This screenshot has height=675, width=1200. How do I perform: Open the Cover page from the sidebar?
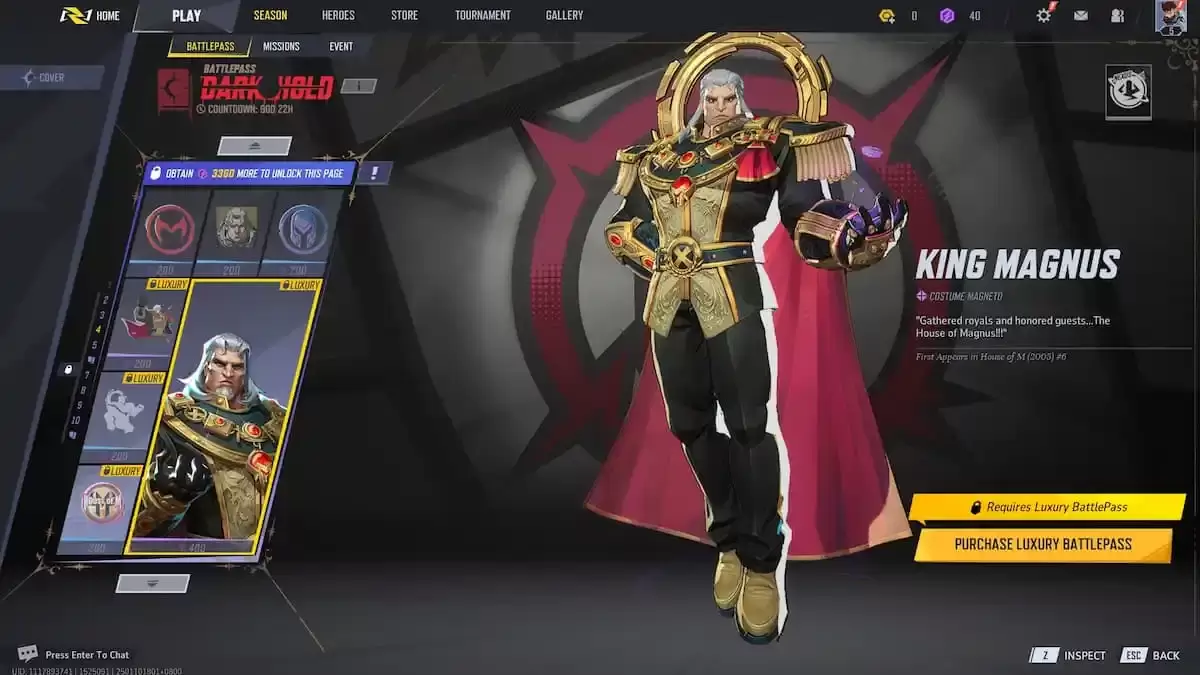[x=52, y=77]
